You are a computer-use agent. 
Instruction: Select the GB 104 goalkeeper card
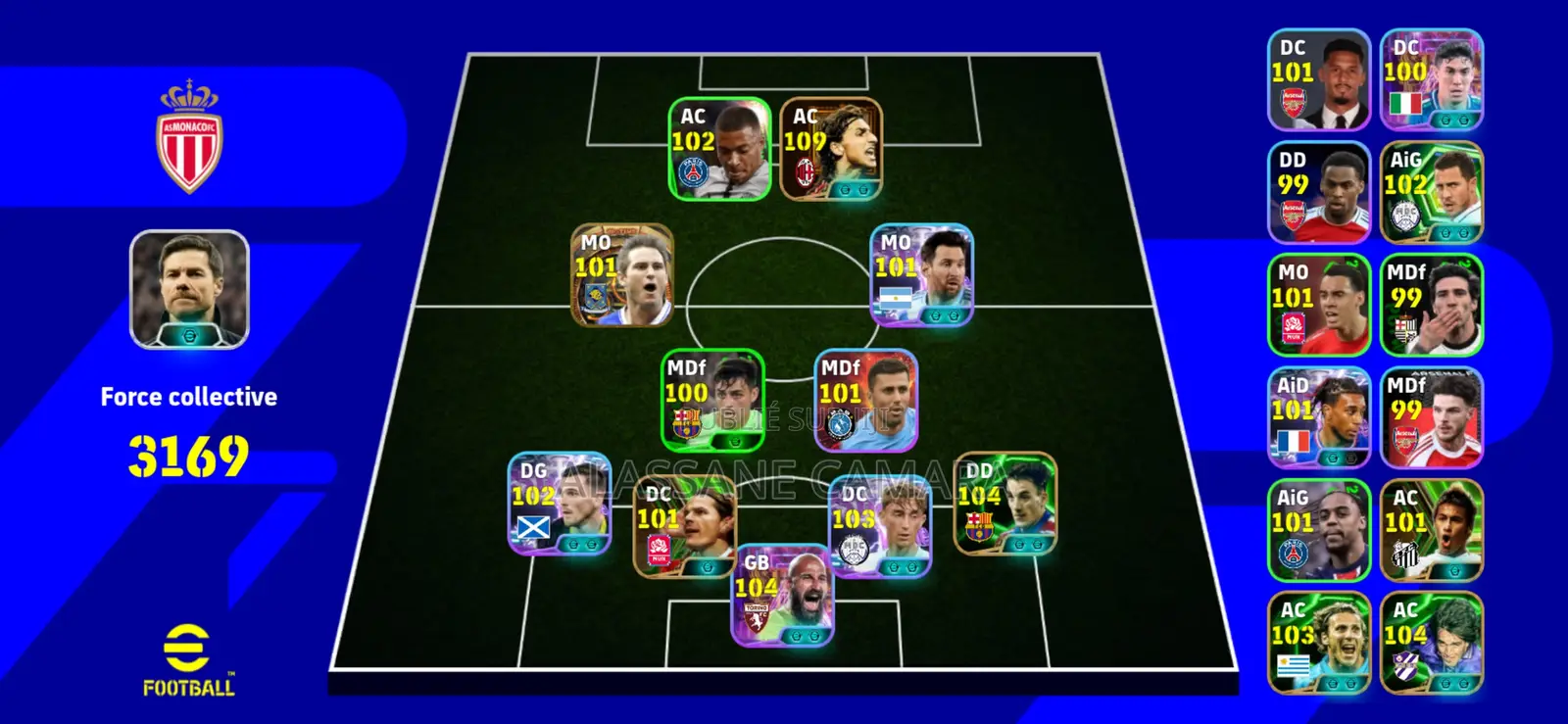782,596
